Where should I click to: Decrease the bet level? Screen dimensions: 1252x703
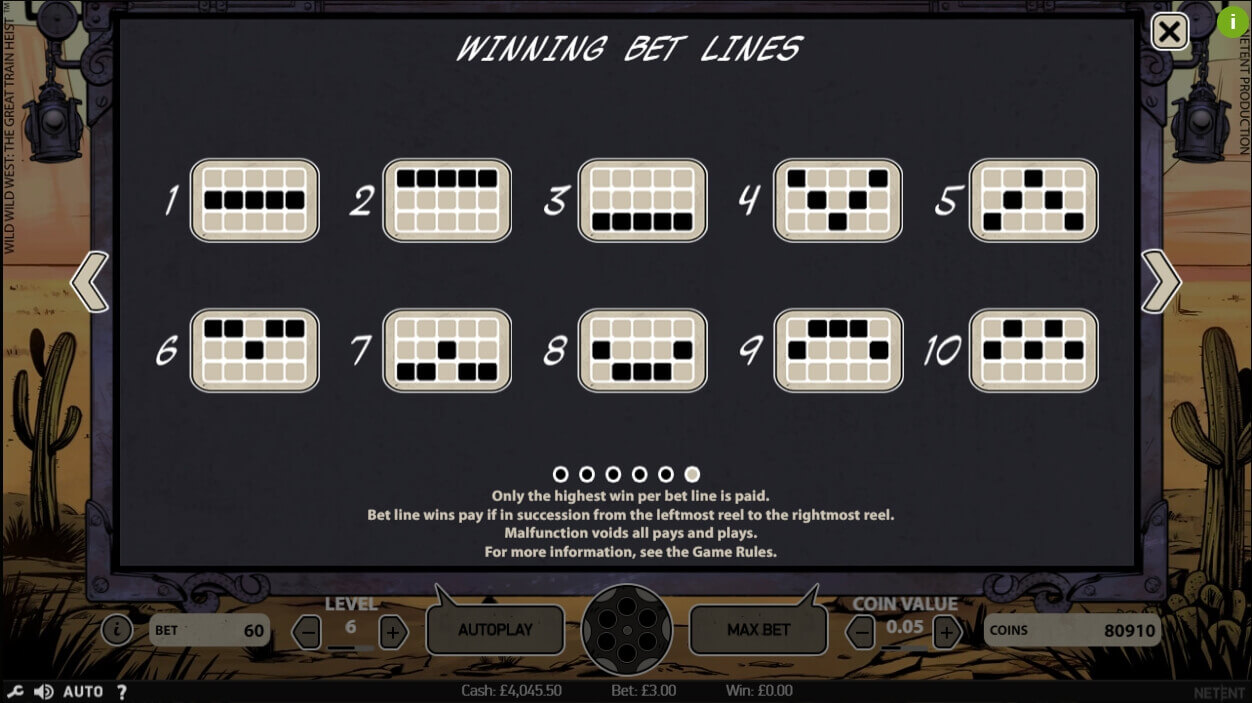pyautogui.click(x=308, y=632)
